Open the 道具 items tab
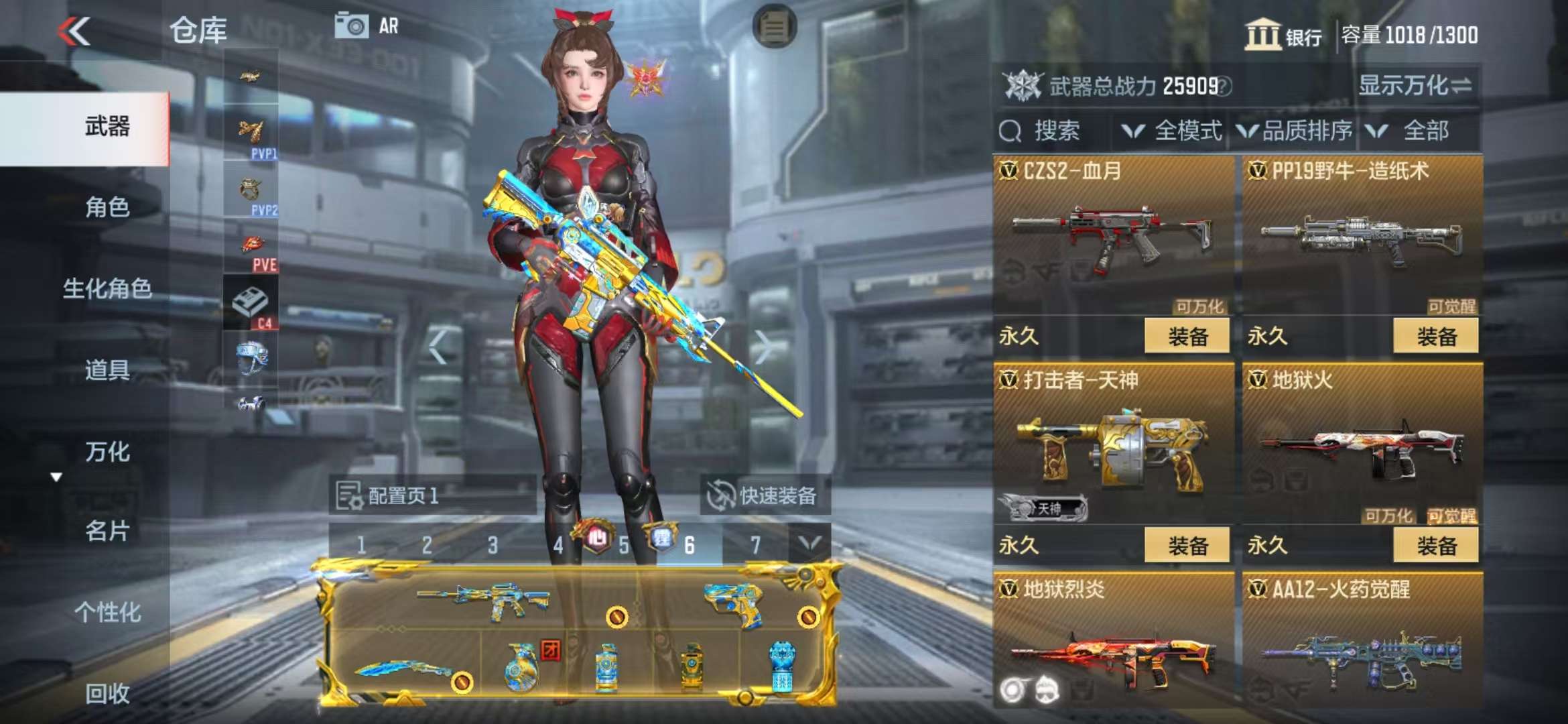This screenshot has width=1568, height=724. pyautogui.click(x=107, y=370)
